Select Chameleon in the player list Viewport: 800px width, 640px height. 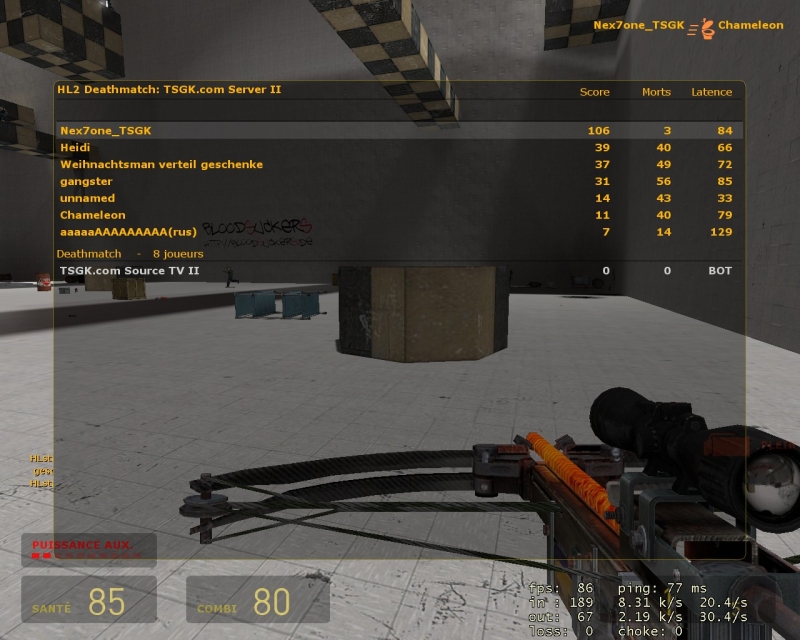pyautogui.click(x=92, y=215)
